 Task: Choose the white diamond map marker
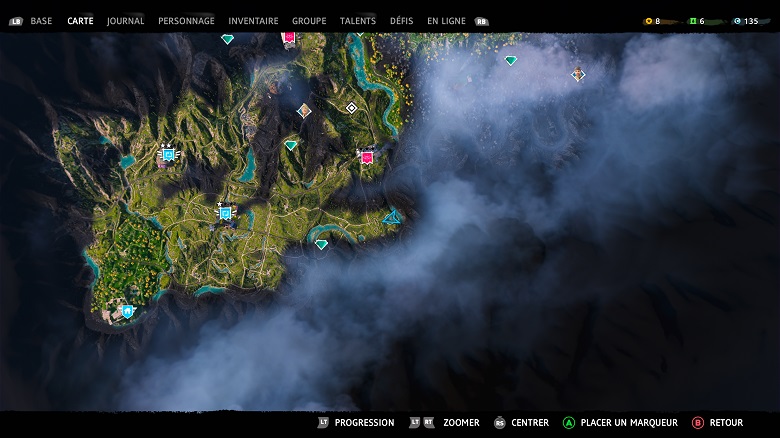tap(351, 108)
